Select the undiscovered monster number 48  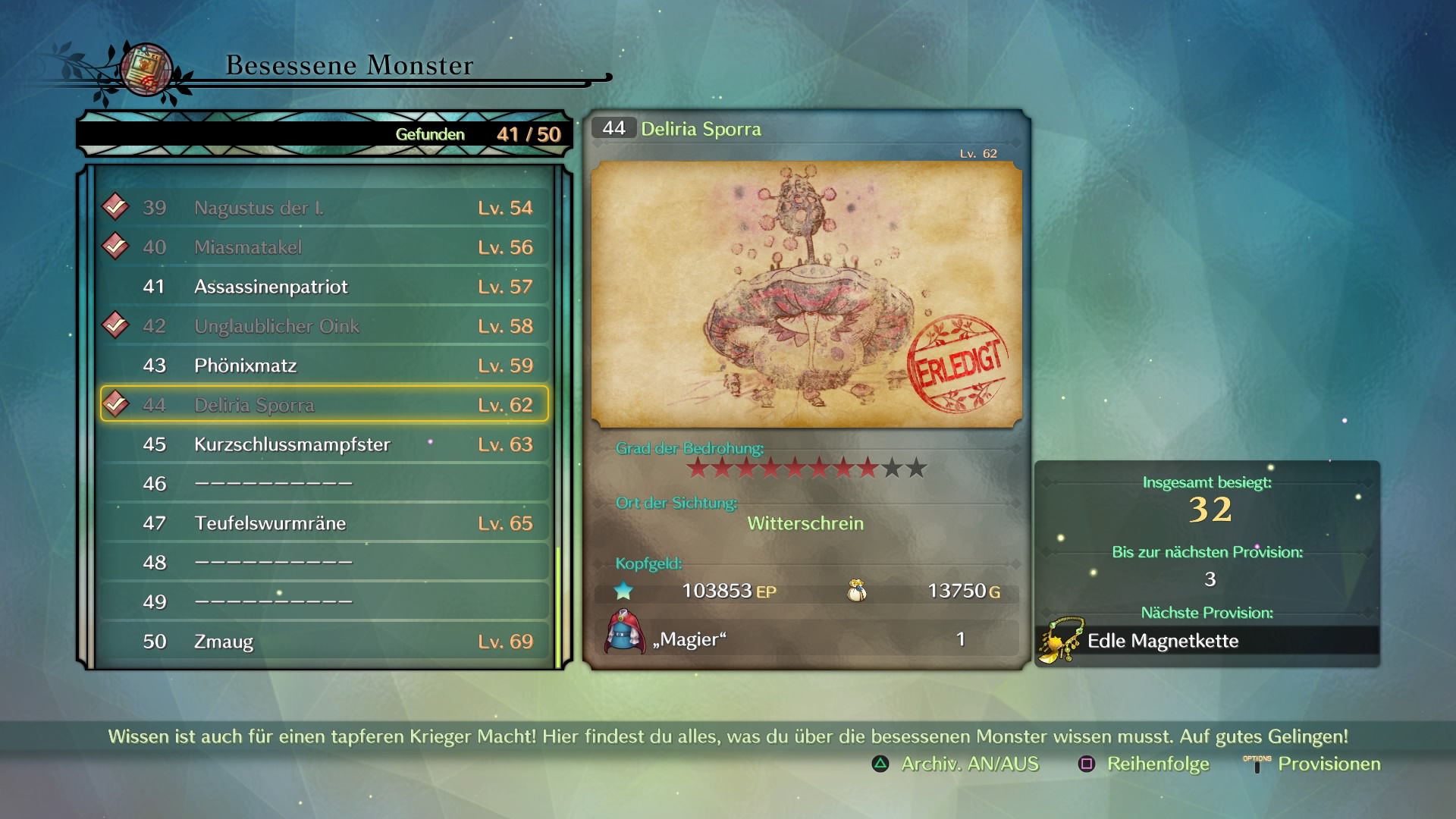324,563
